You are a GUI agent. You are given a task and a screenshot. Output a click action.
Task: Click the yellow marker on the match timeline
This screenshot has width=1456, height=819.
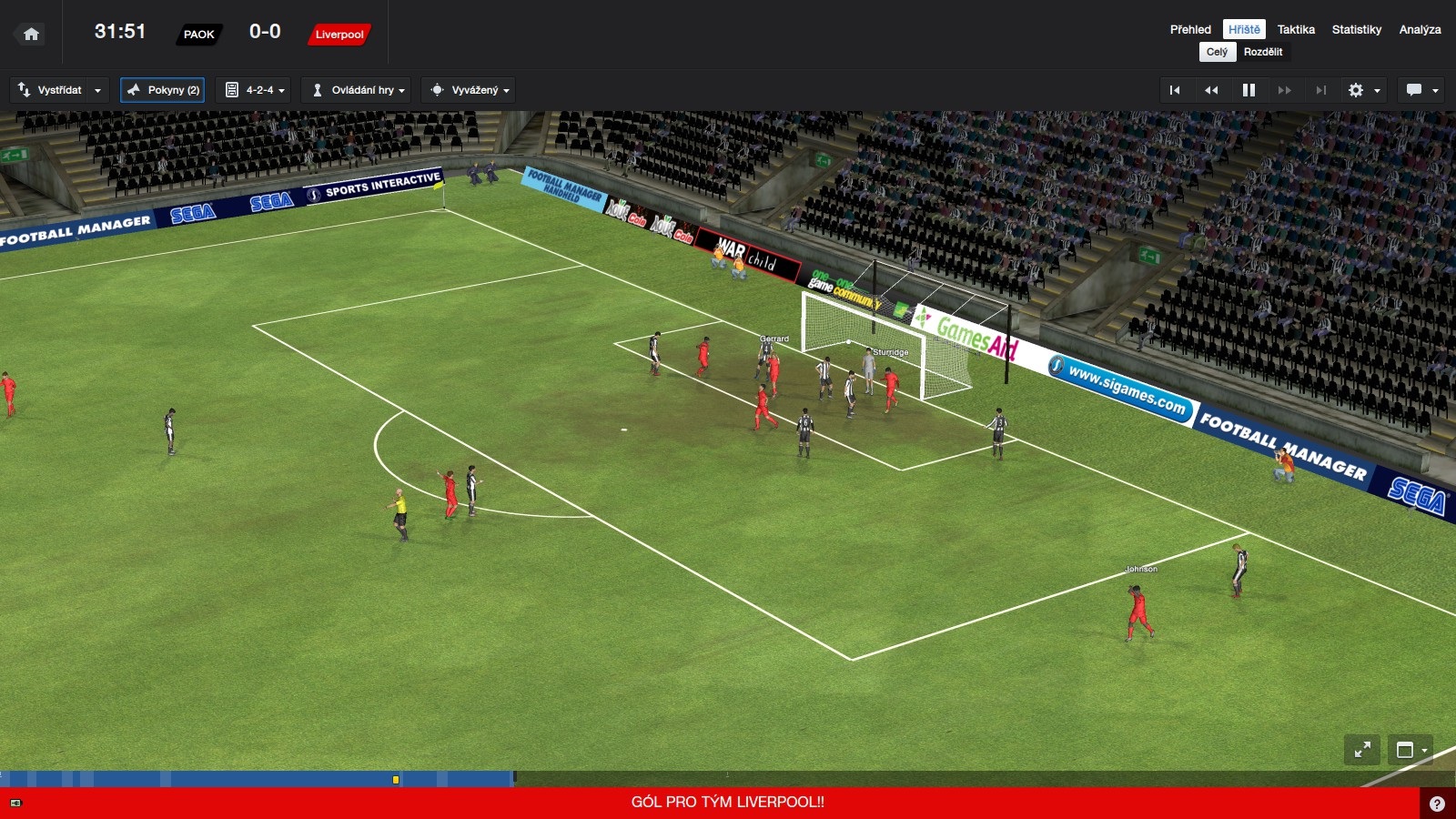tap(396, 780)
